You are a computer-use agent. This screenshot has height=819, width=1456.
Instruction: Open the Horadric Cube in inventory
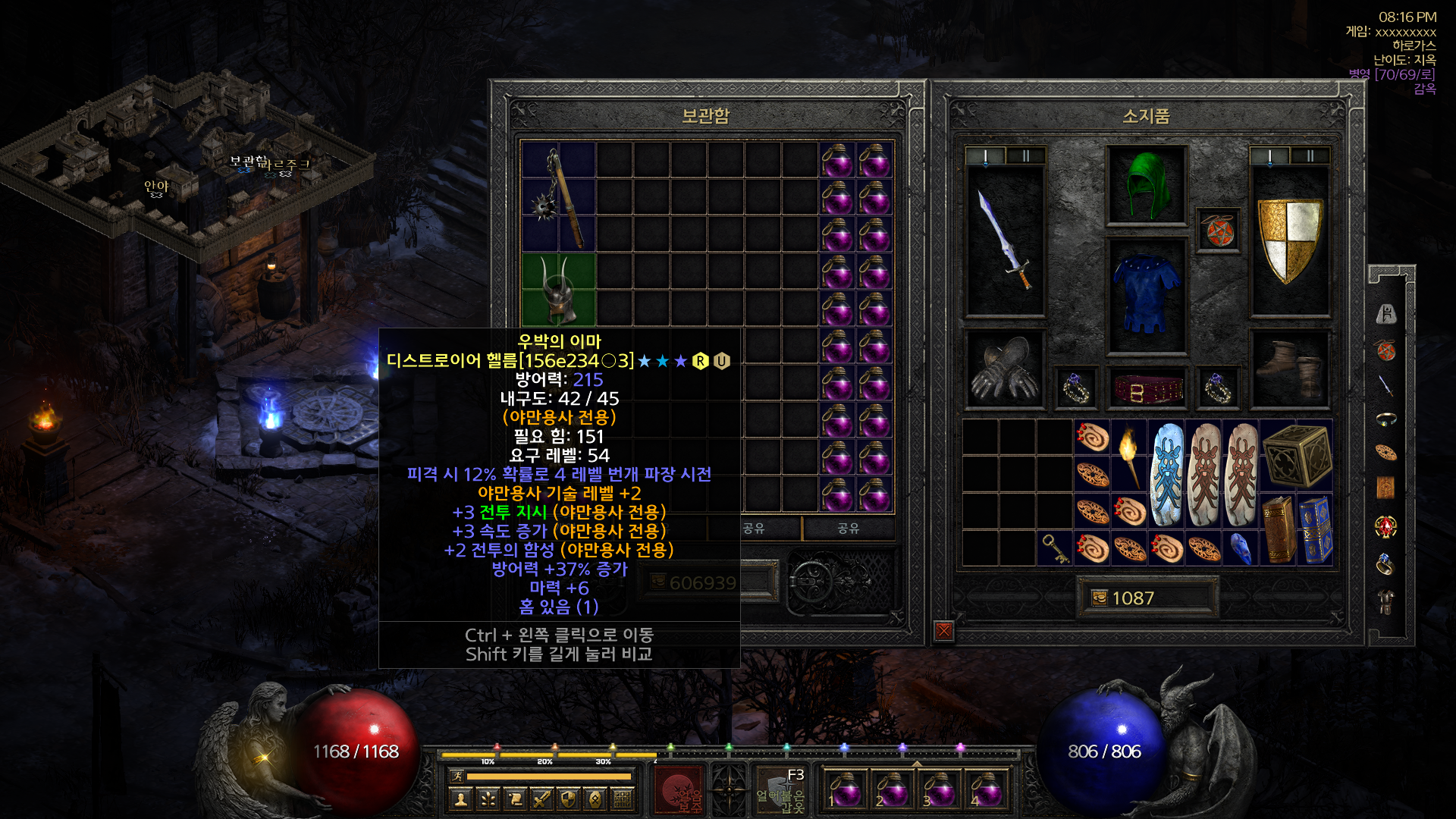1296,456
